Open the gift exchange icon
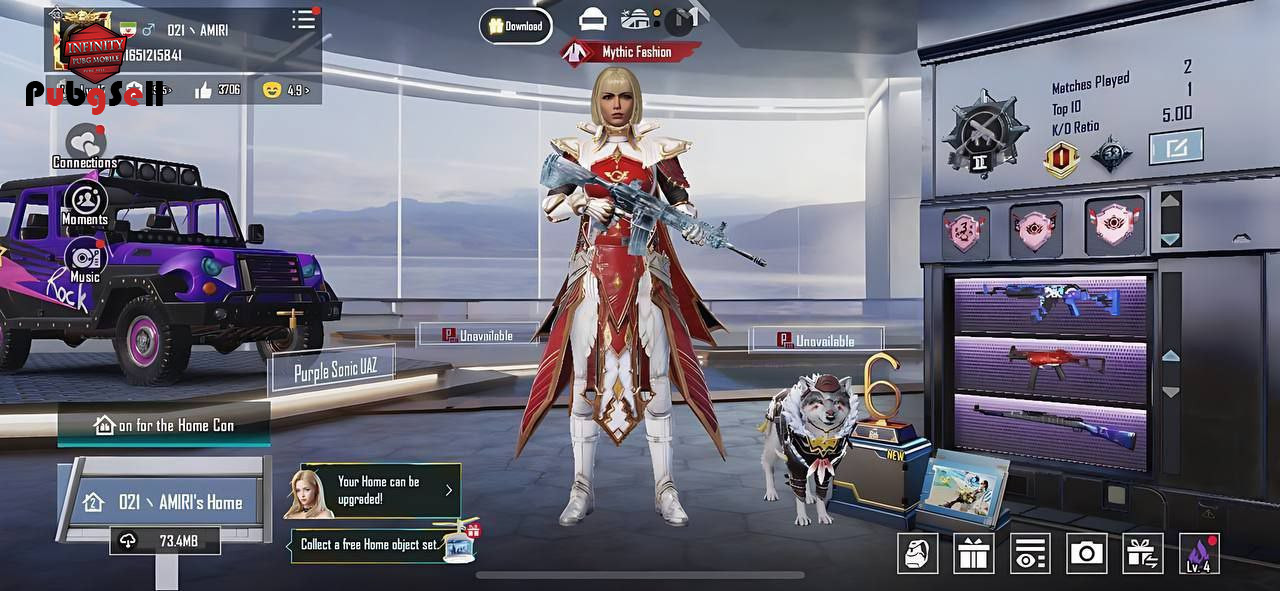 tap(1142, 553)
